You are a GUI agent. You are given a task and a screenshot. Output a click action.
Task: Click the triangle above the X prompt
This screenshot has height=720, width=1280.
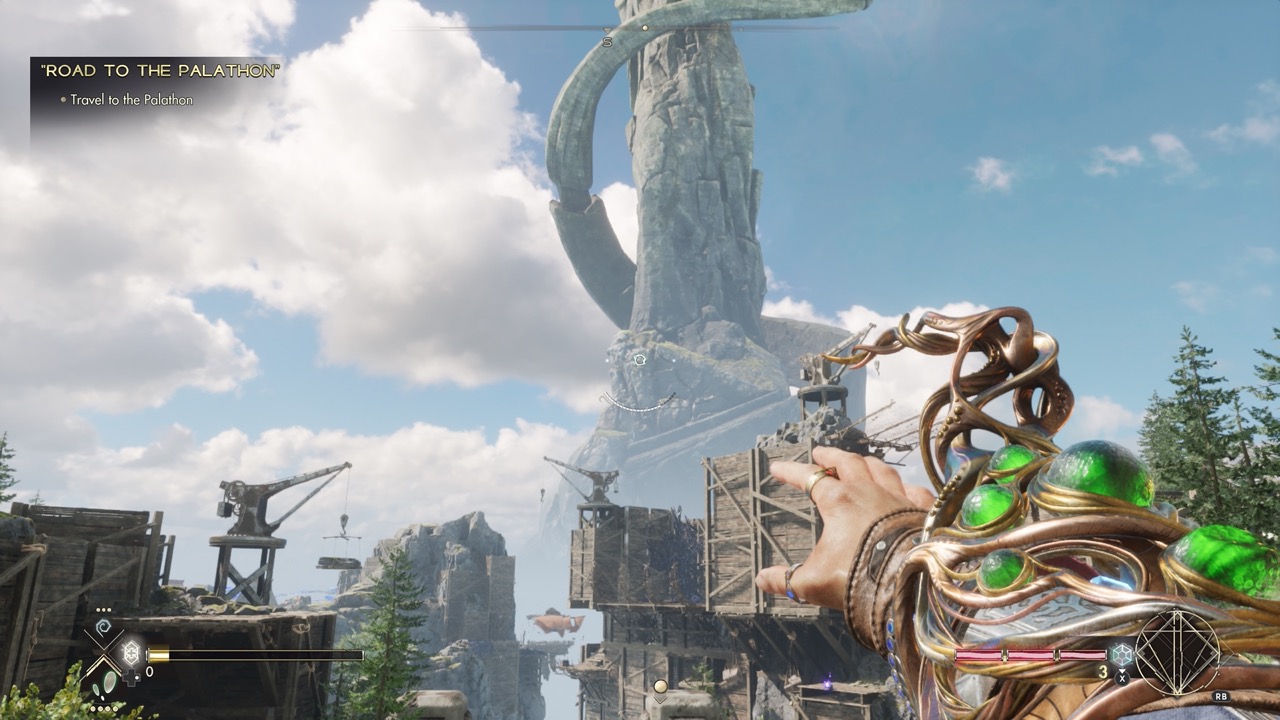[x=1121, y=672]
